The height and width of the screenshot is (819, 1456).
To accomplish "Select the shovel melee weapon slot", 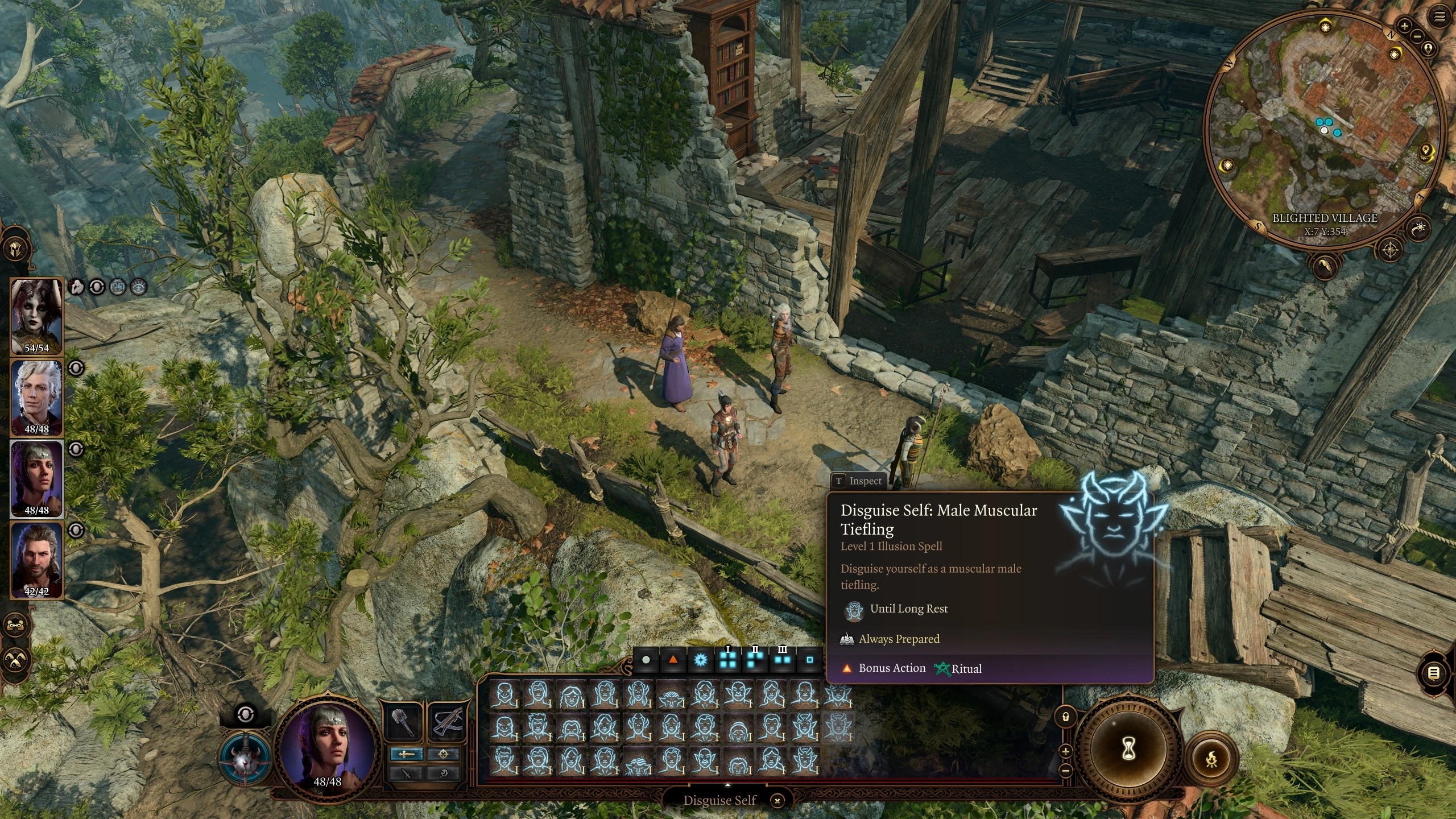I will 404,723.
